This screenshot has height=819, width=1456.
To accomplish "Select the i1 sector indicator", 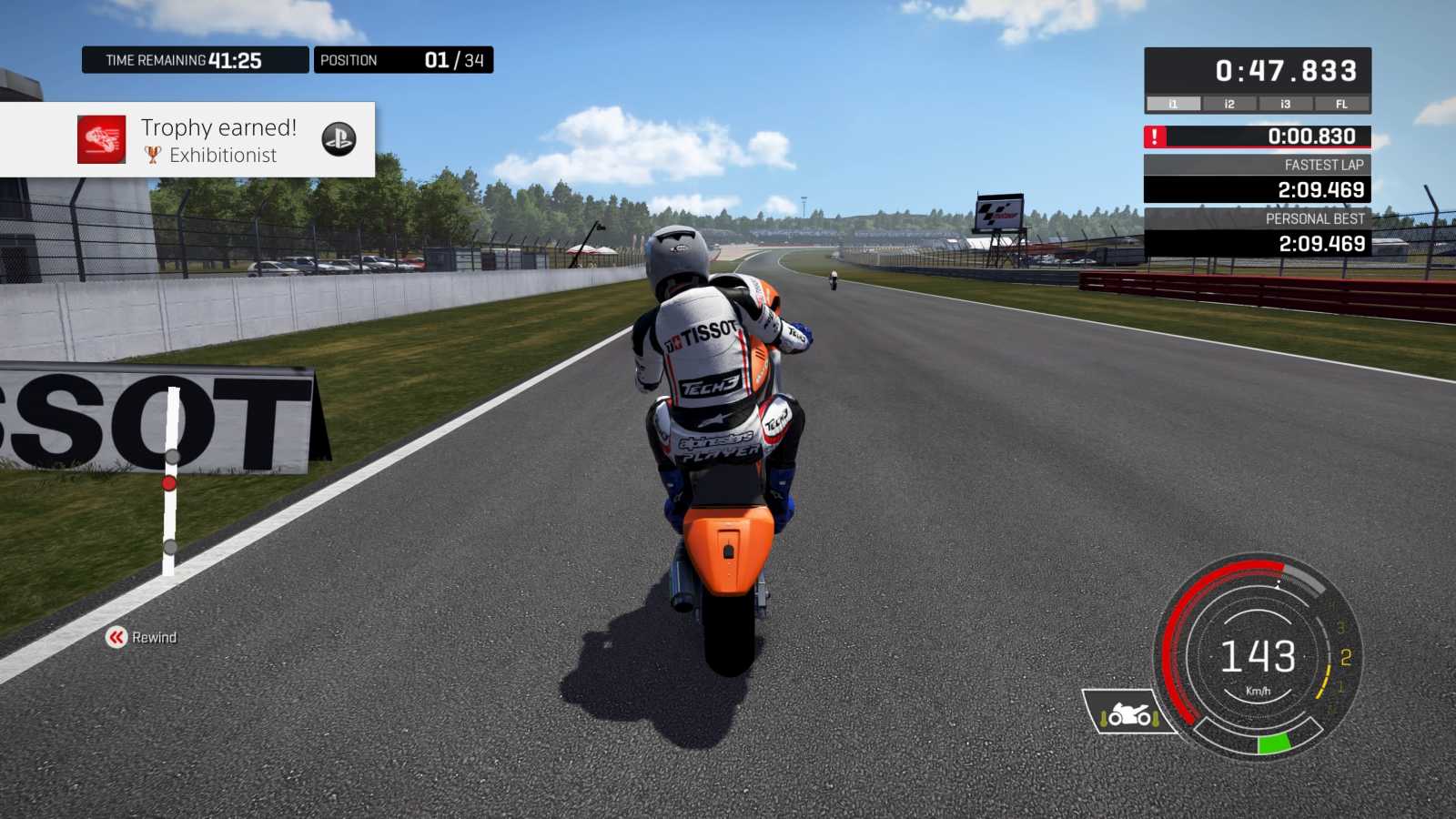I will coord(1173,104).
